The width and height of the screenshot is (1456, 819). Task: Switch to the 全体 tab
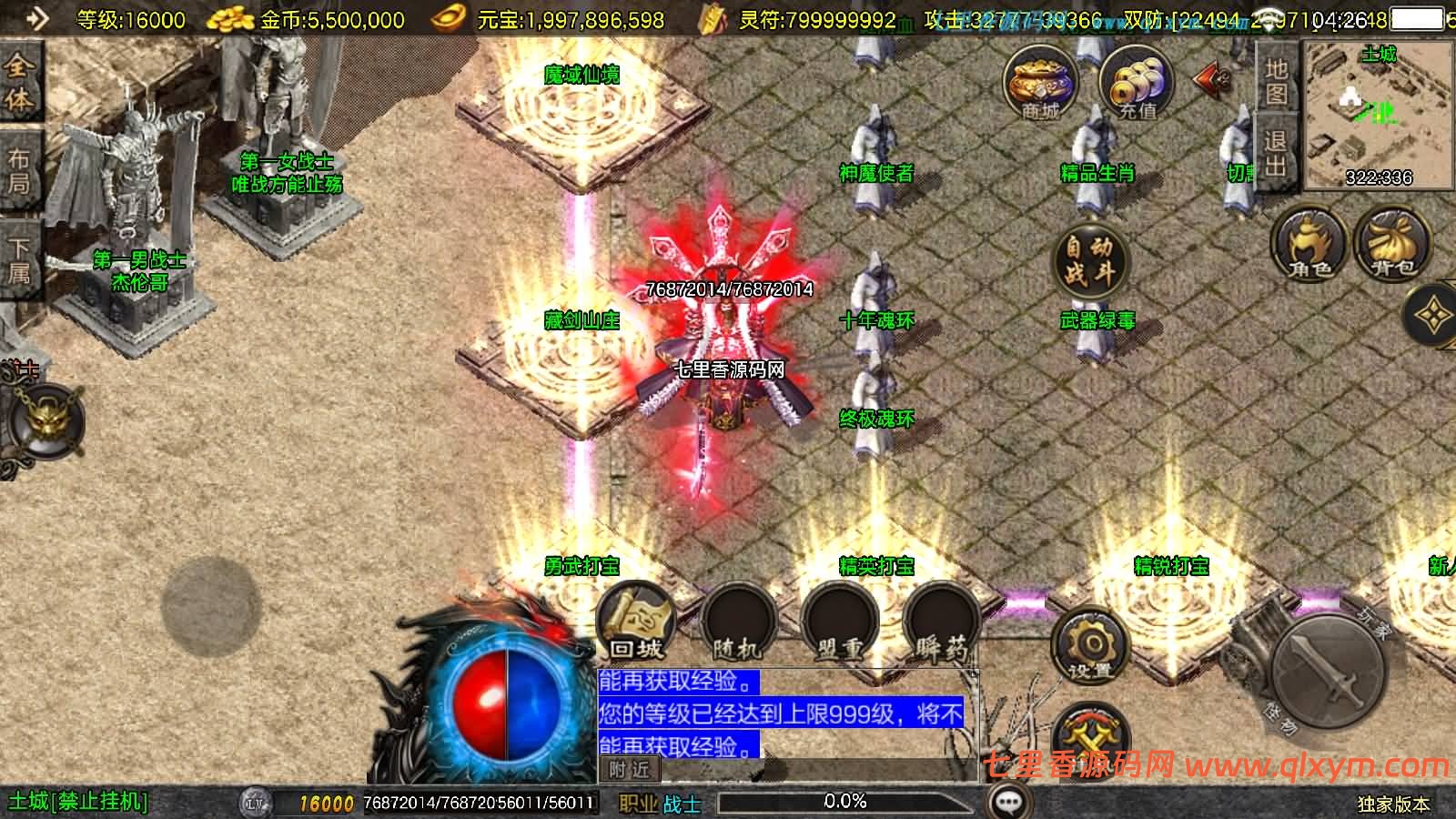pos(19,82)
